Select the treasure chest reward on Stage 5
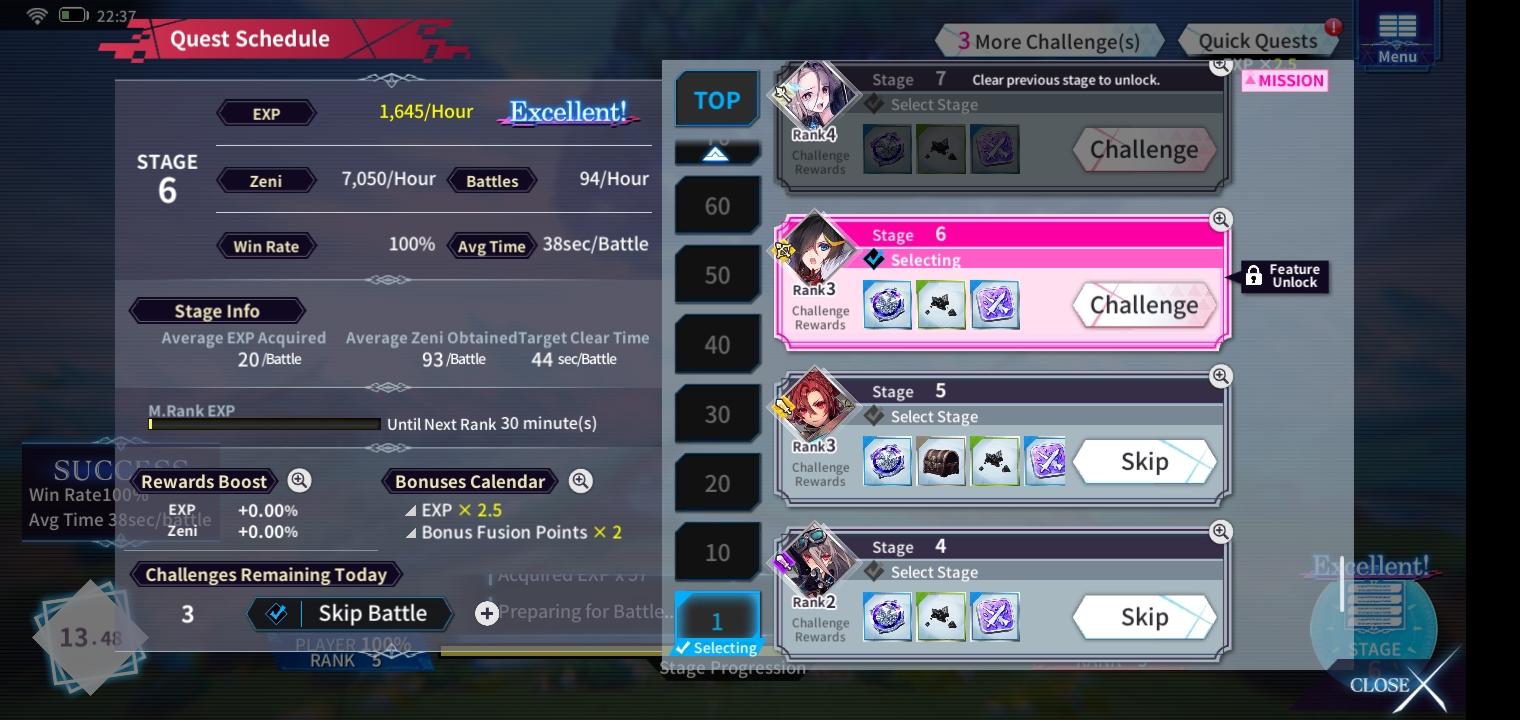The height and width of the screenshot is (720, 1520). click(x=941, y=461)
